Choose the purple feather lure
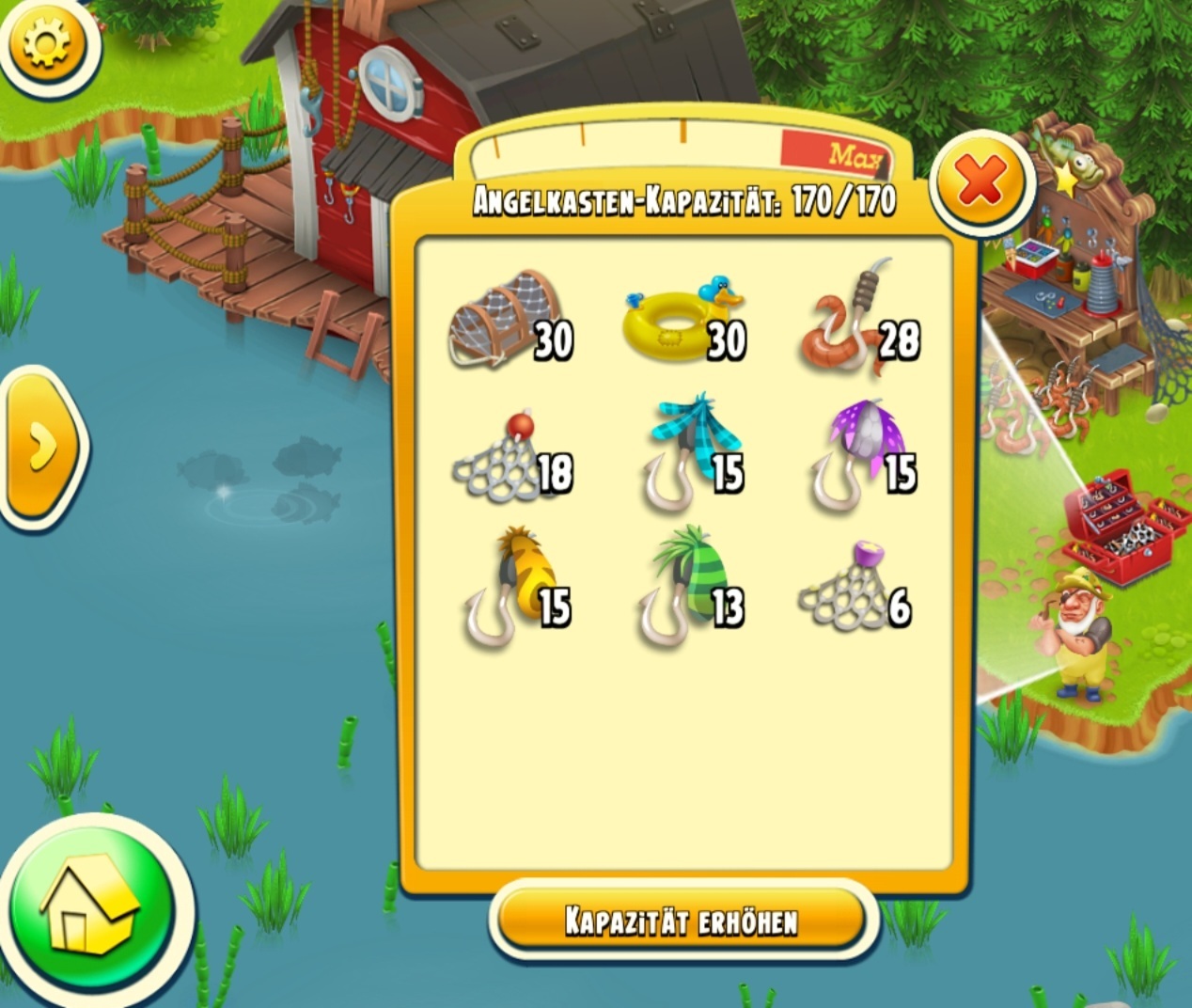This screenshot has width=1192, height=1008. (854, 452)
